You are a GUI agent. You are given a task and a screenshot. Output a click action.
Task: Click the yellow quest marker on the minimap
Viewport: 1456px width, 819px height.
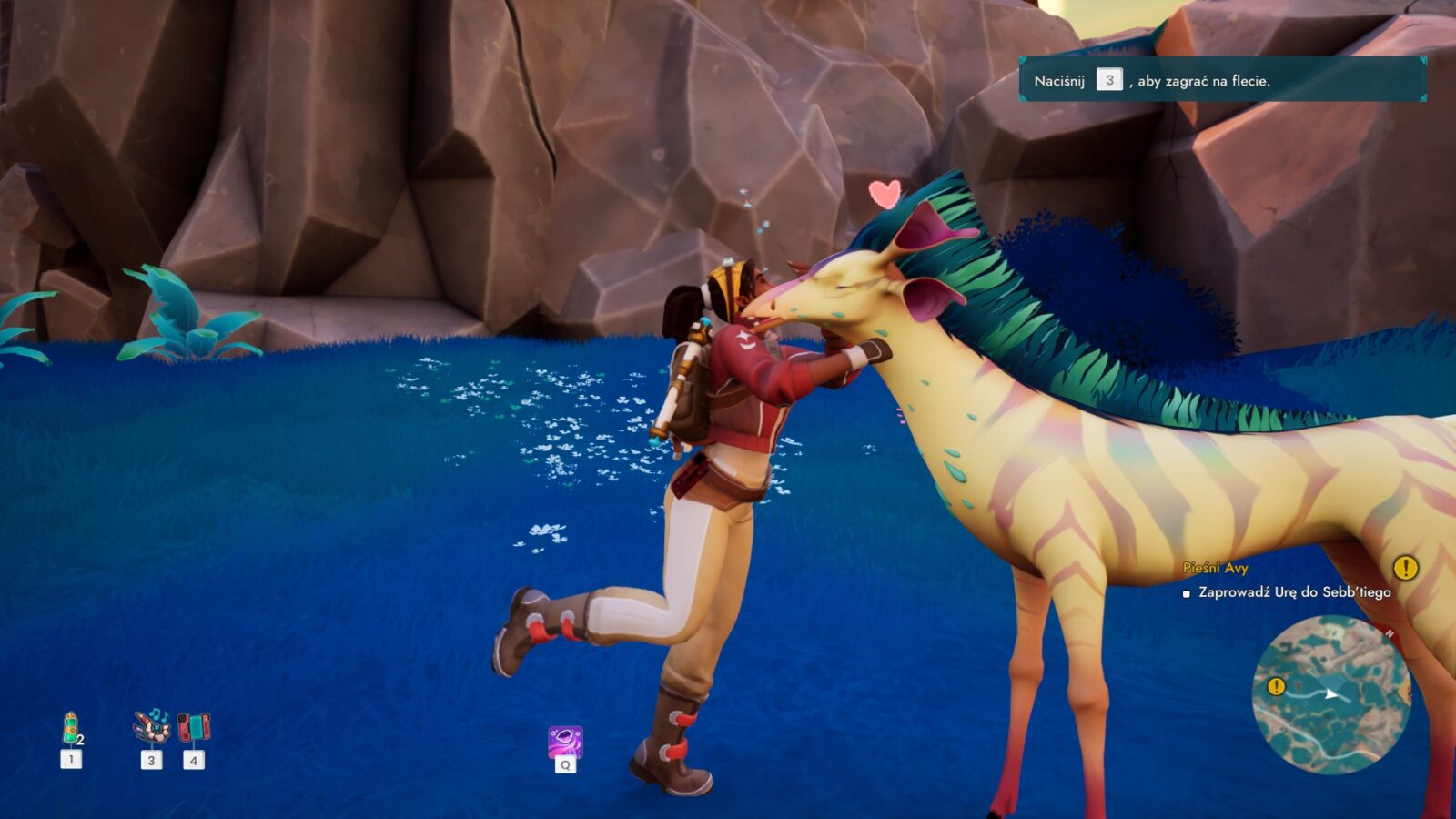tap(1276, 686)
